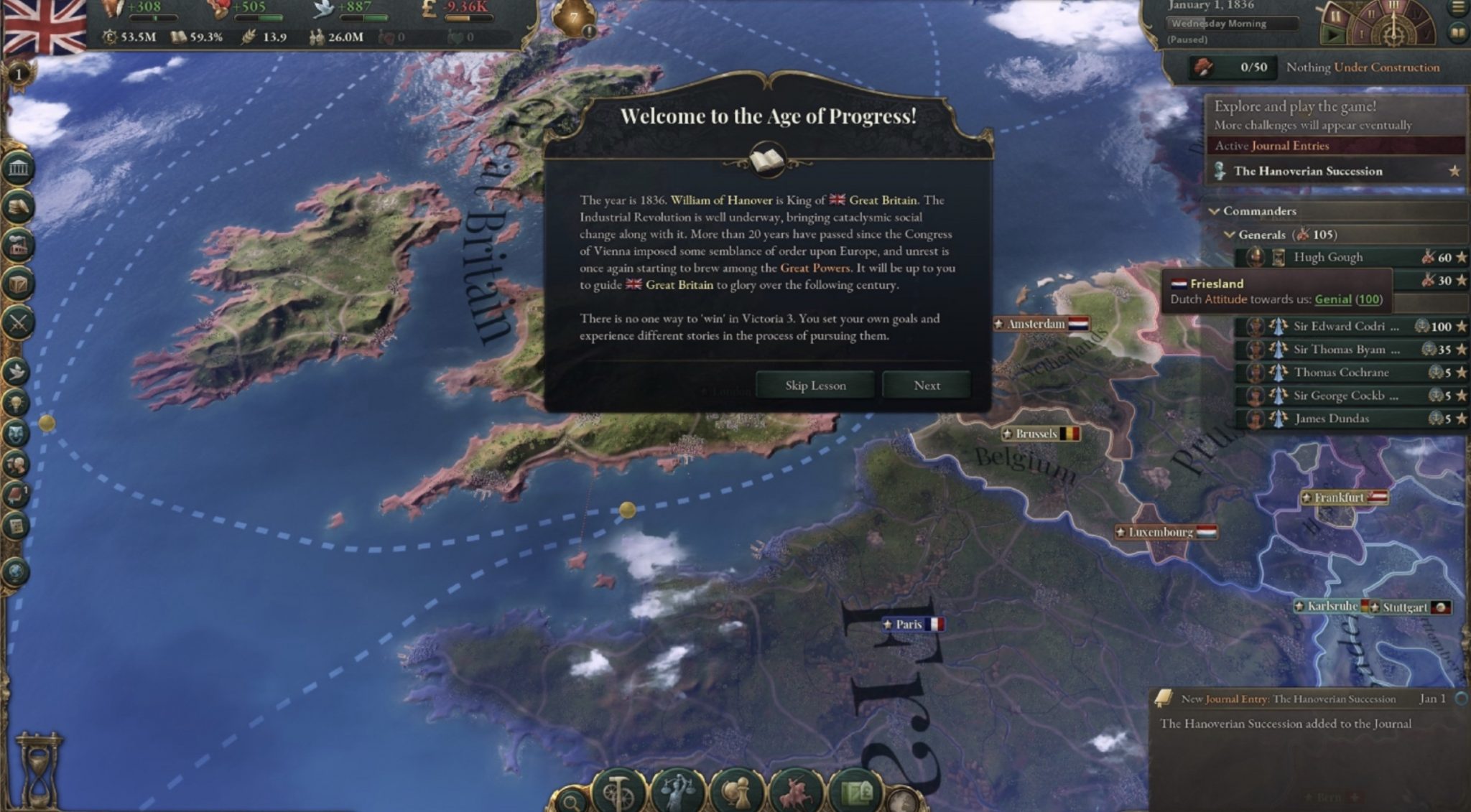This screenshot has width=1471, height=812.
Task: Collapse the Commanders section
Action: 1215,212
